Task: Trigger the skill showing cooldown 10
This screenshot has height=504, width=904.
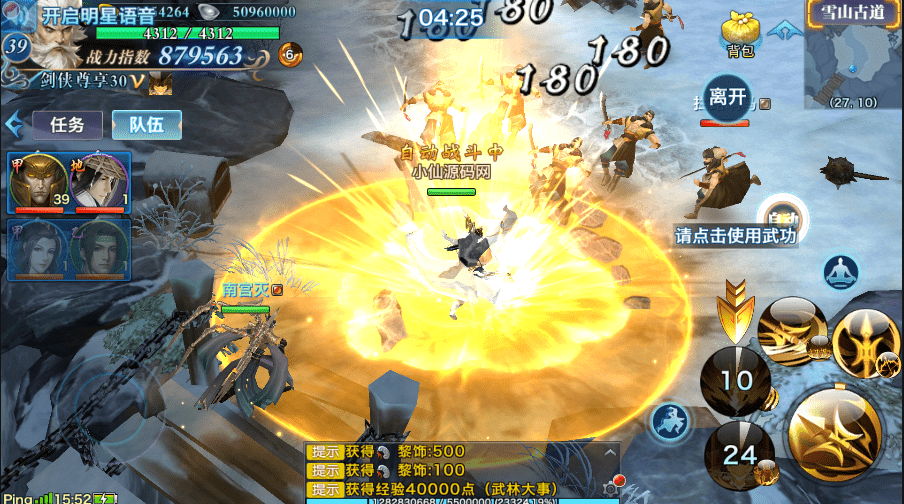Action: pyautogui.click(x=737, y=380)
